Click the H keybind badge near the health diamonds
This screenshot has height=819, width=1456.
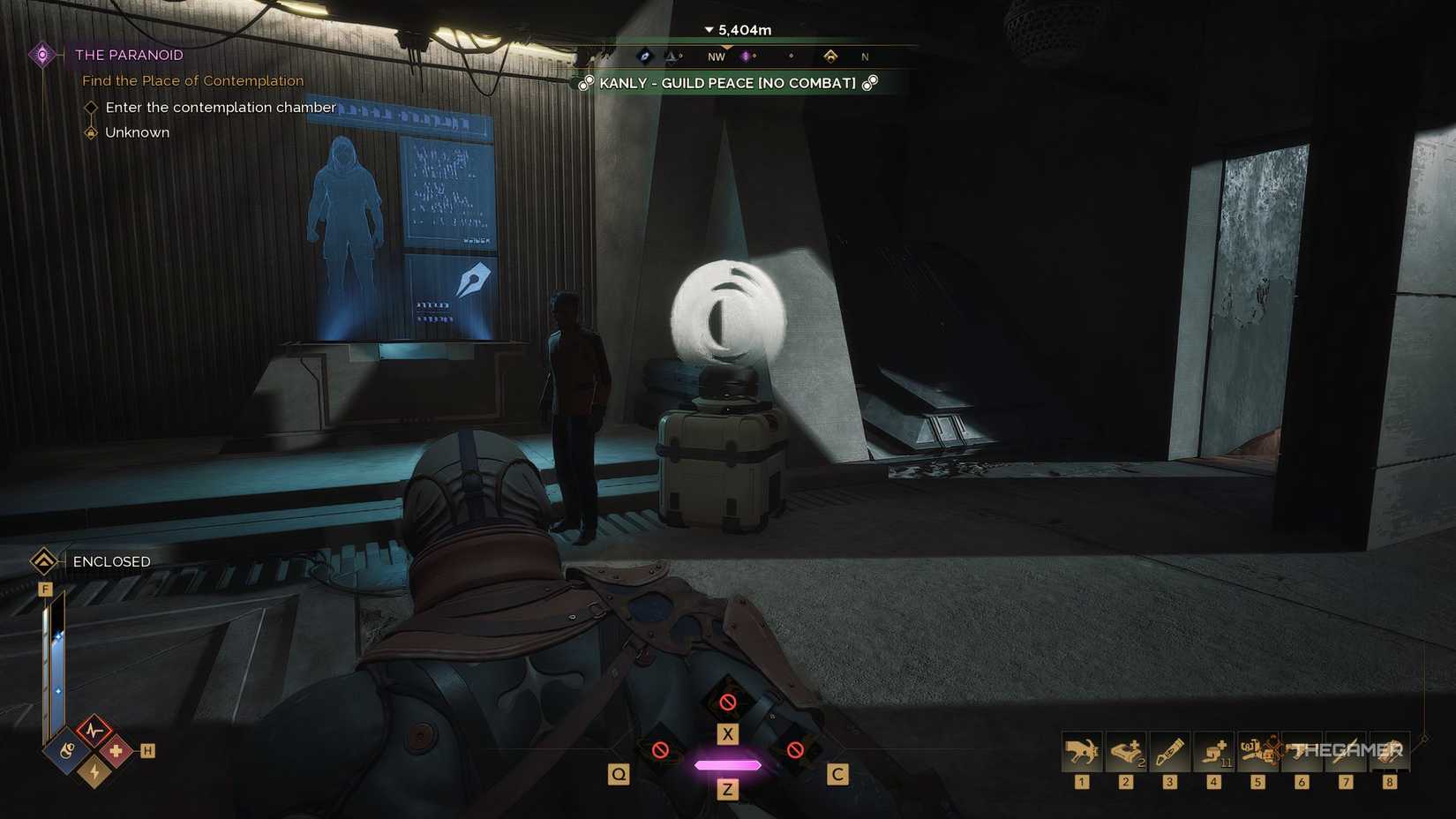click(x=148, y=749)
